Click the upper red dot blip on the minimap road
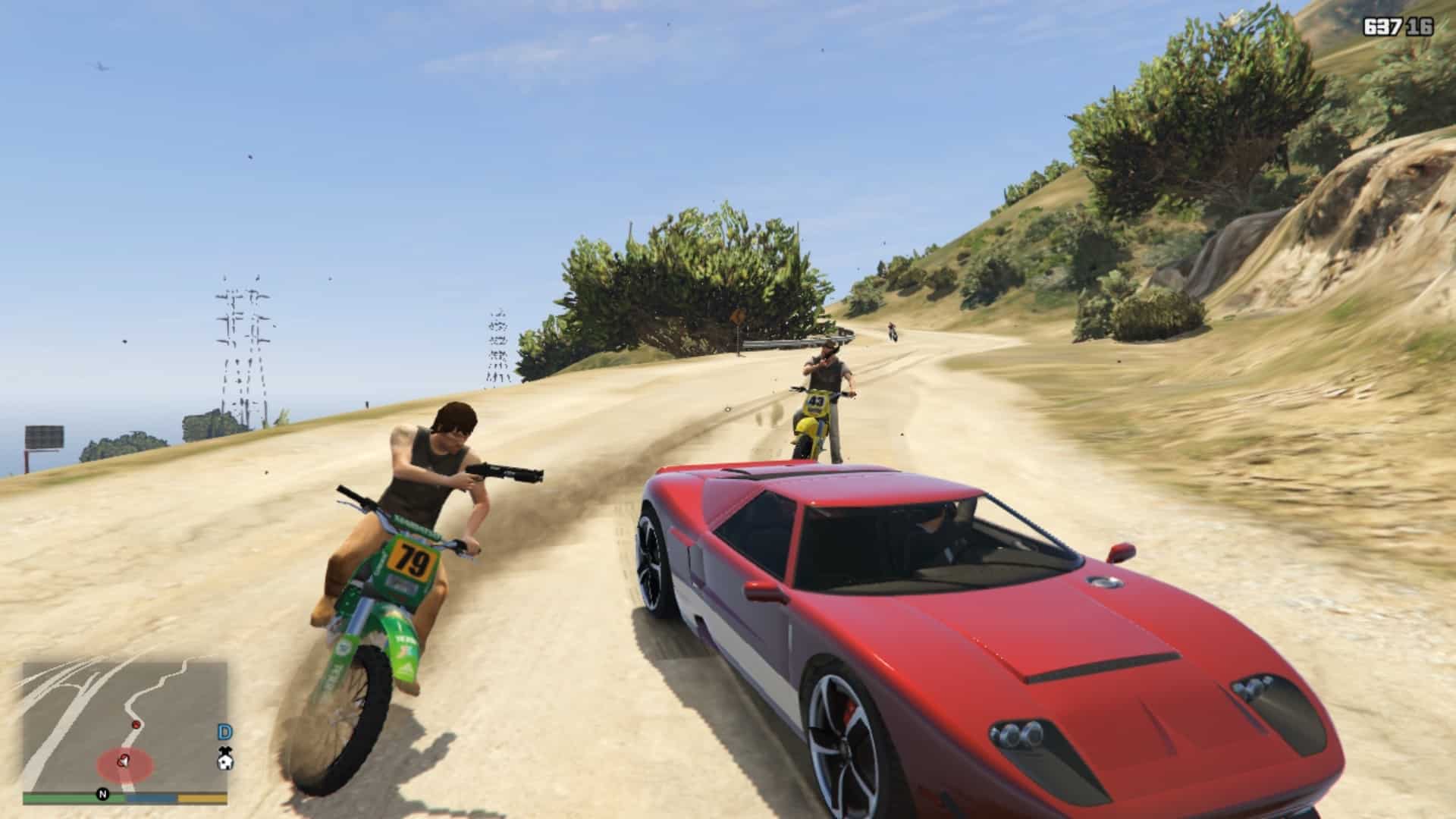 click(136, 724)
